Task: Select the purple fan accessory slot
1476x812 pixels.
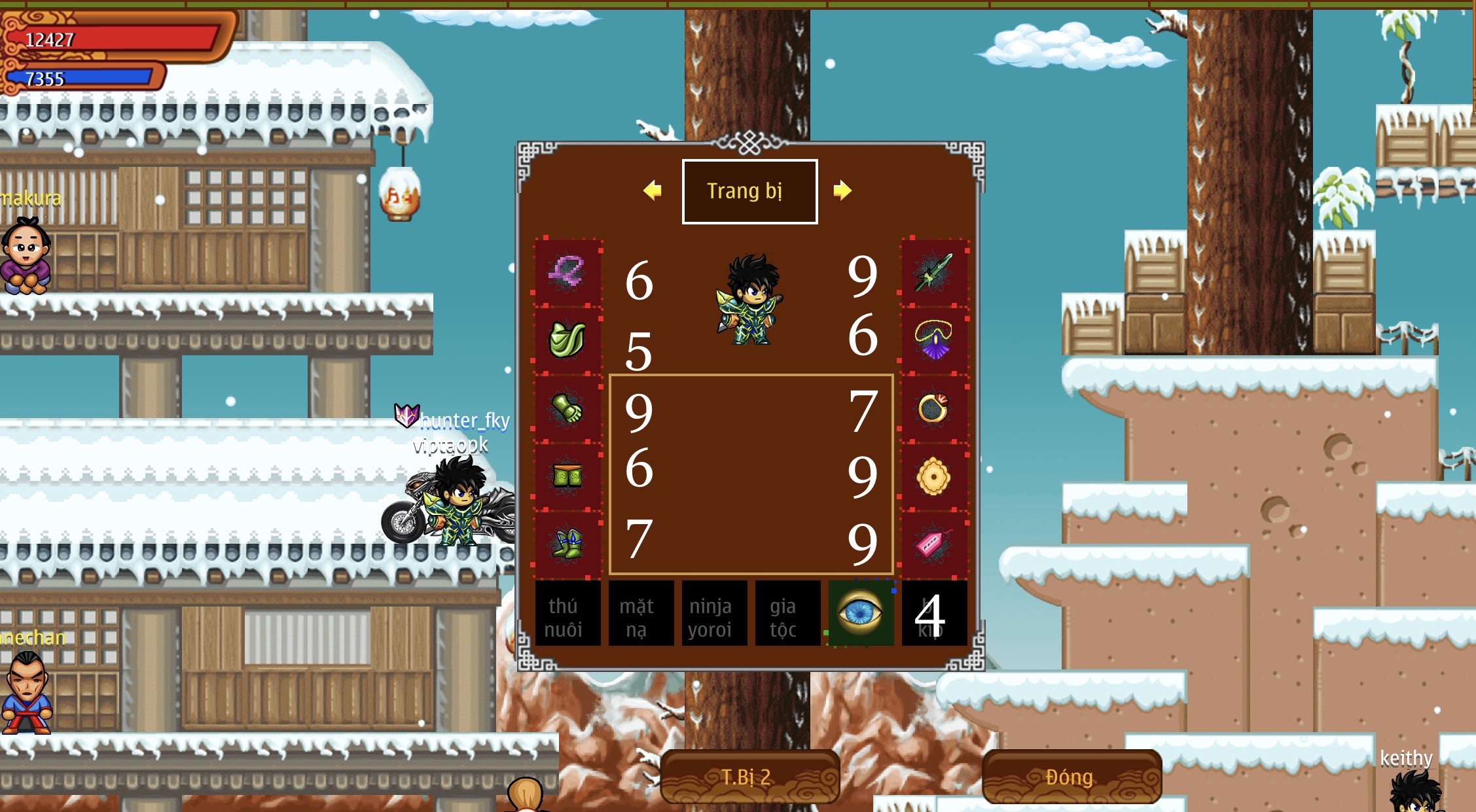Action: coord(935,339)
